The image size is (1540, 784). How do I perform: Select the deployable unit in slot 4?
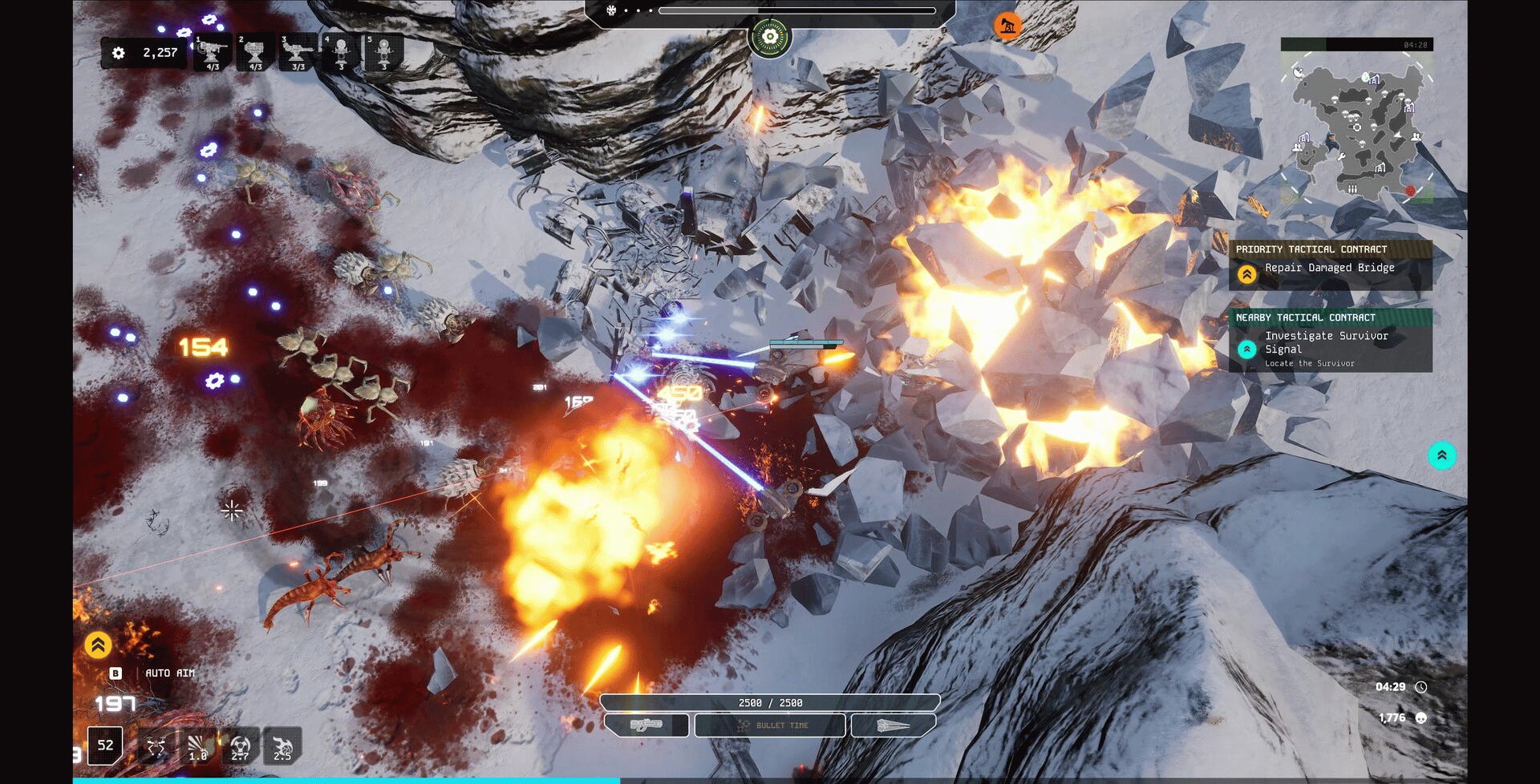tap(341, 54)
